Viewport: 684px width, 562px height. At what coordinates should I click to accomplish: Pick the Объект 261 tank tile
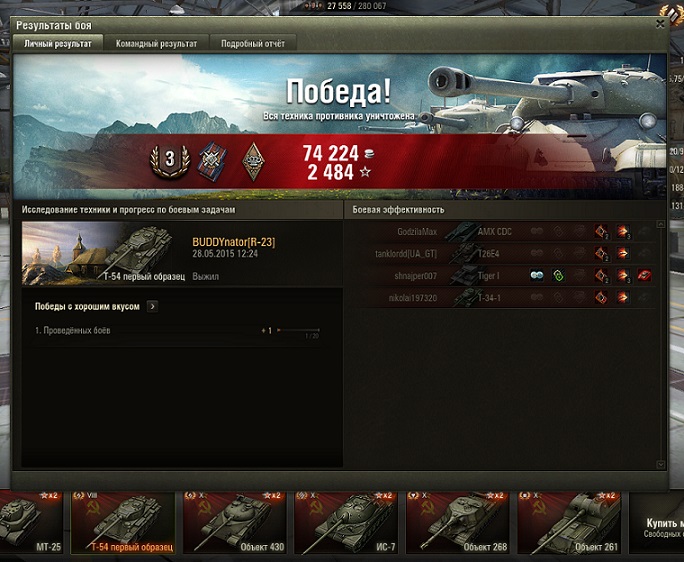(x=571, y=522)
